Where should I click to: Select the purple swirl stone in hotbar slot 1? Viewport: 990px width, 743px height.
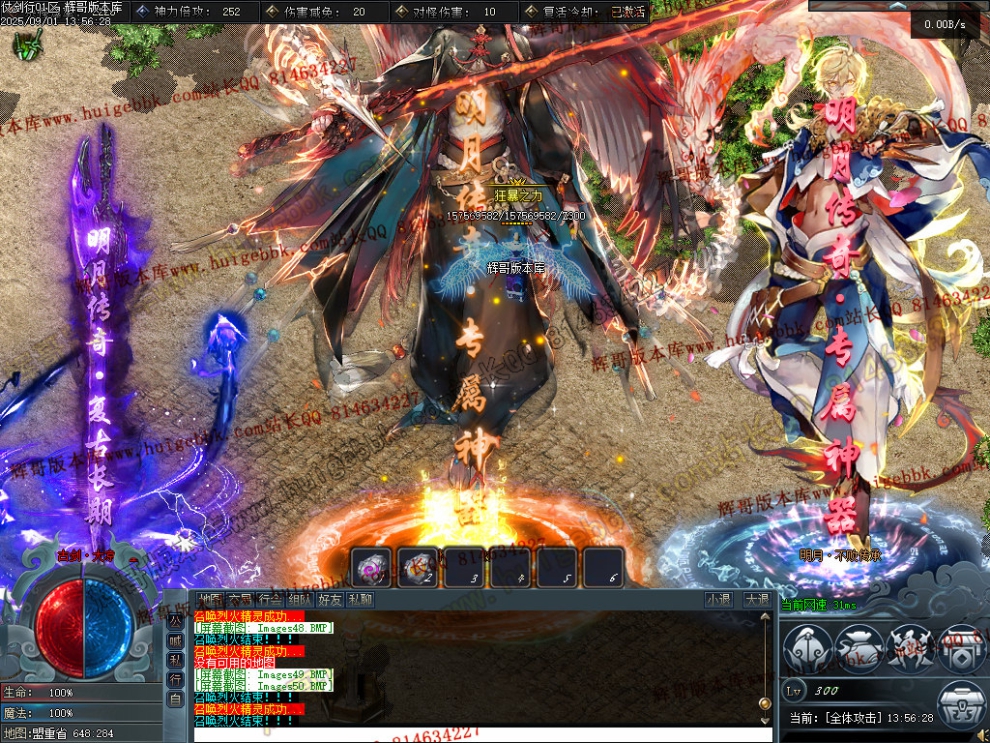372,567
